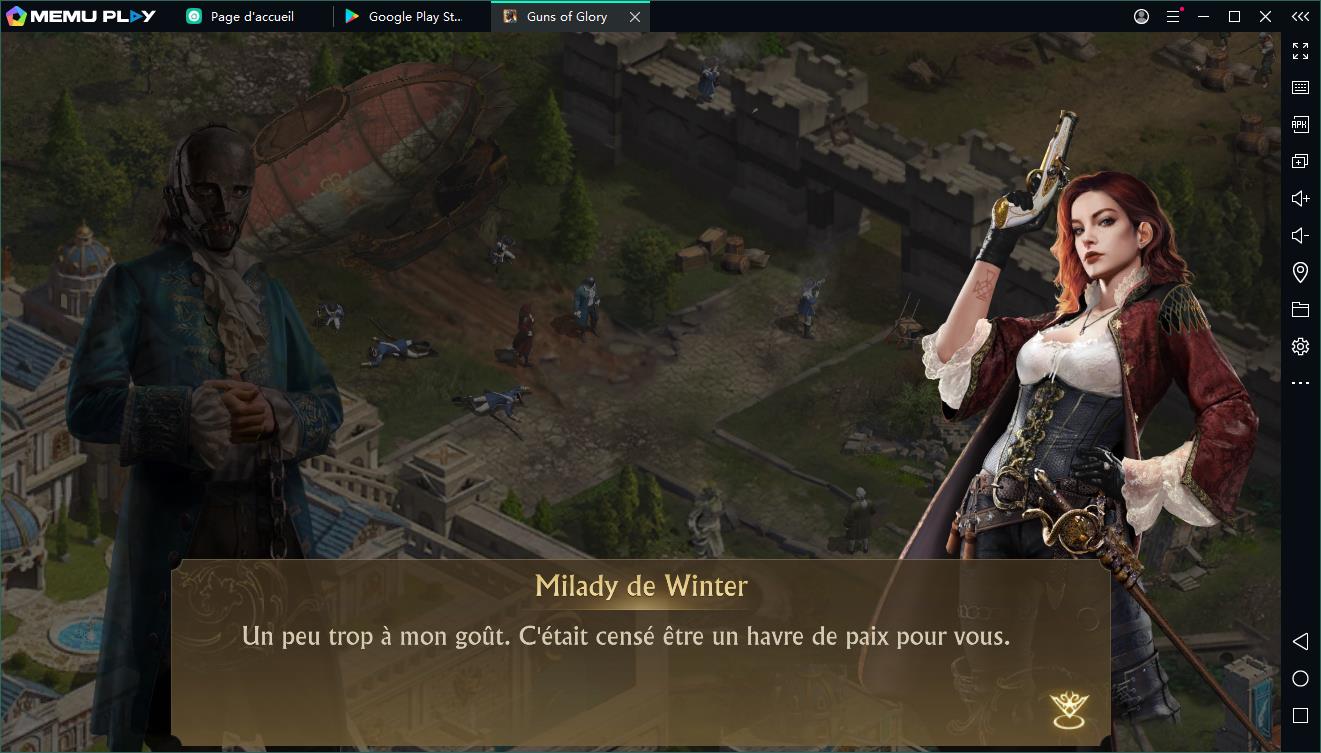Viewport: 1321px width, 753px height.
Task: Close the Guns of Glory tab
Action: [x=634, y=17]
